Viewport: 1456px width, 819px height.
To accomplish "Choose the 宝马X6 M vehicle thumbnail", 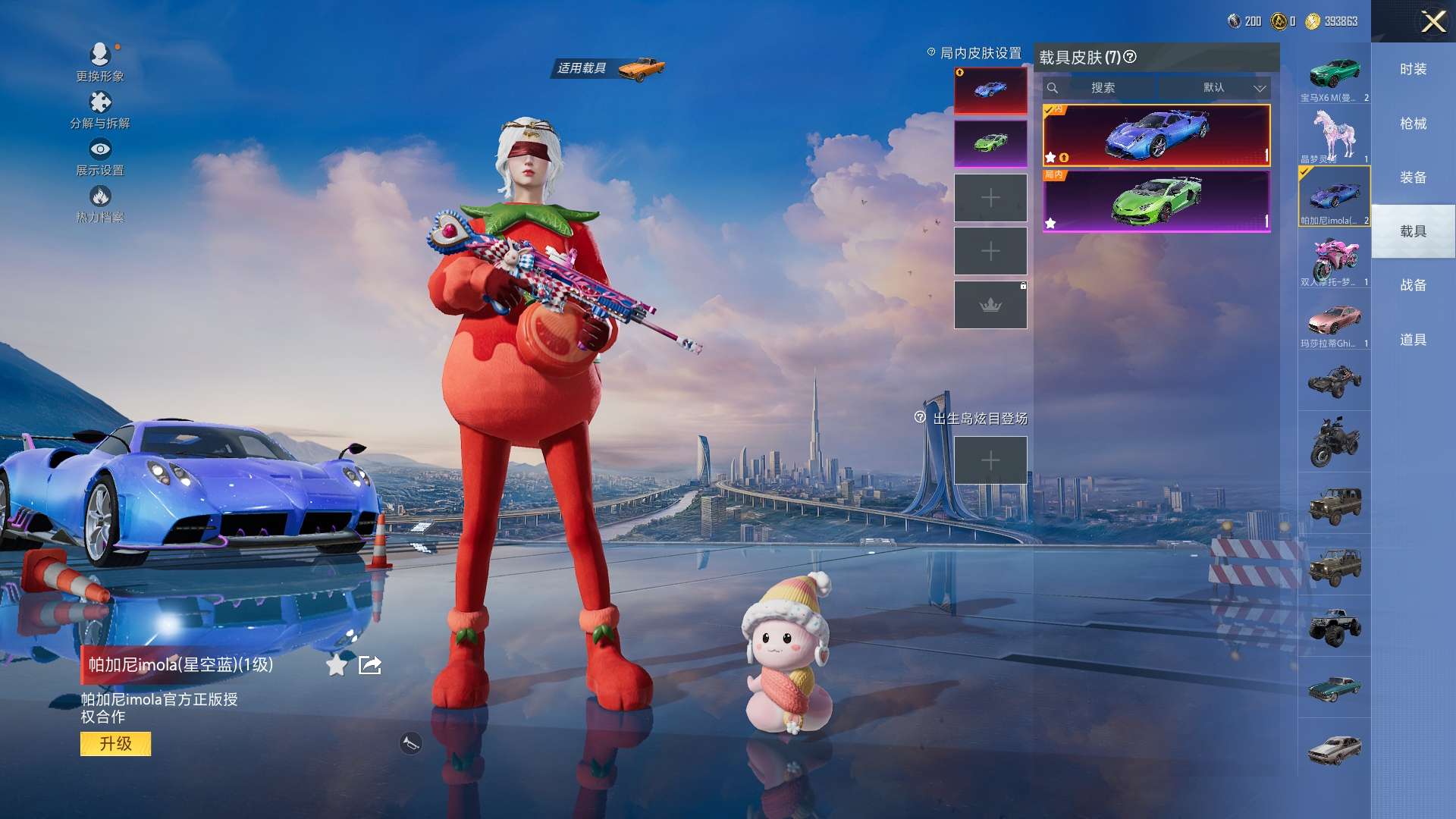I will (1334, 76).
